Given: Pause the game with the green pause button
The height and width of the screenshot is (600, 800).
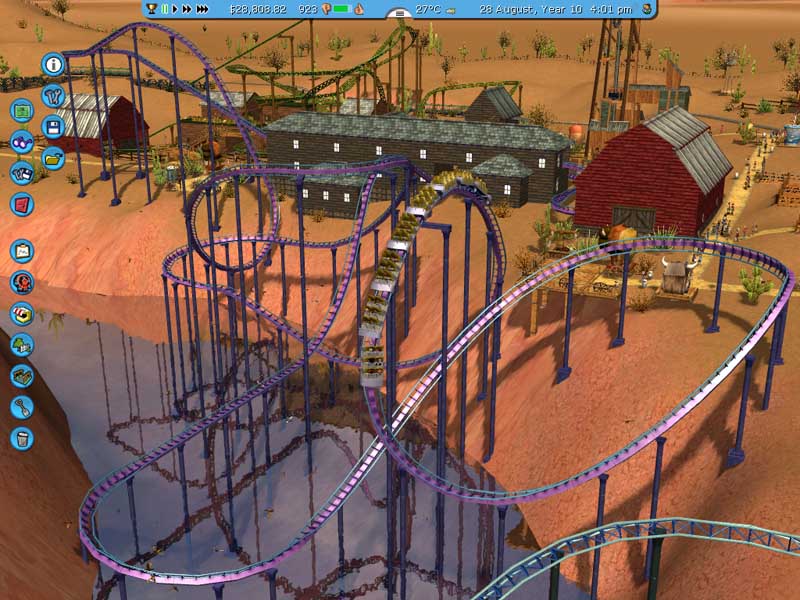Looking at the screenshot, I should (165, 9).
